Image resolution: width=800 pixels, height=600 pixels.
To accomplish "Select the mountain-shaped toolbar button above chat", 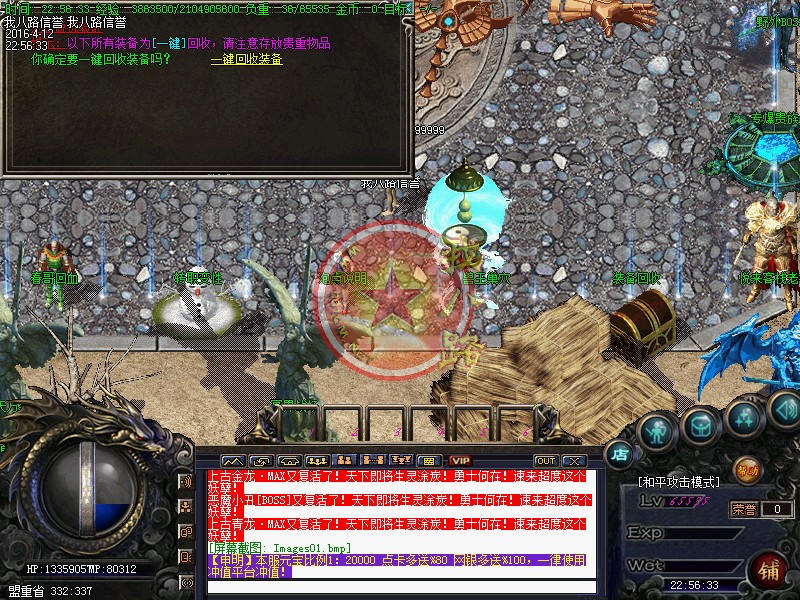I will tap(232, 460).
